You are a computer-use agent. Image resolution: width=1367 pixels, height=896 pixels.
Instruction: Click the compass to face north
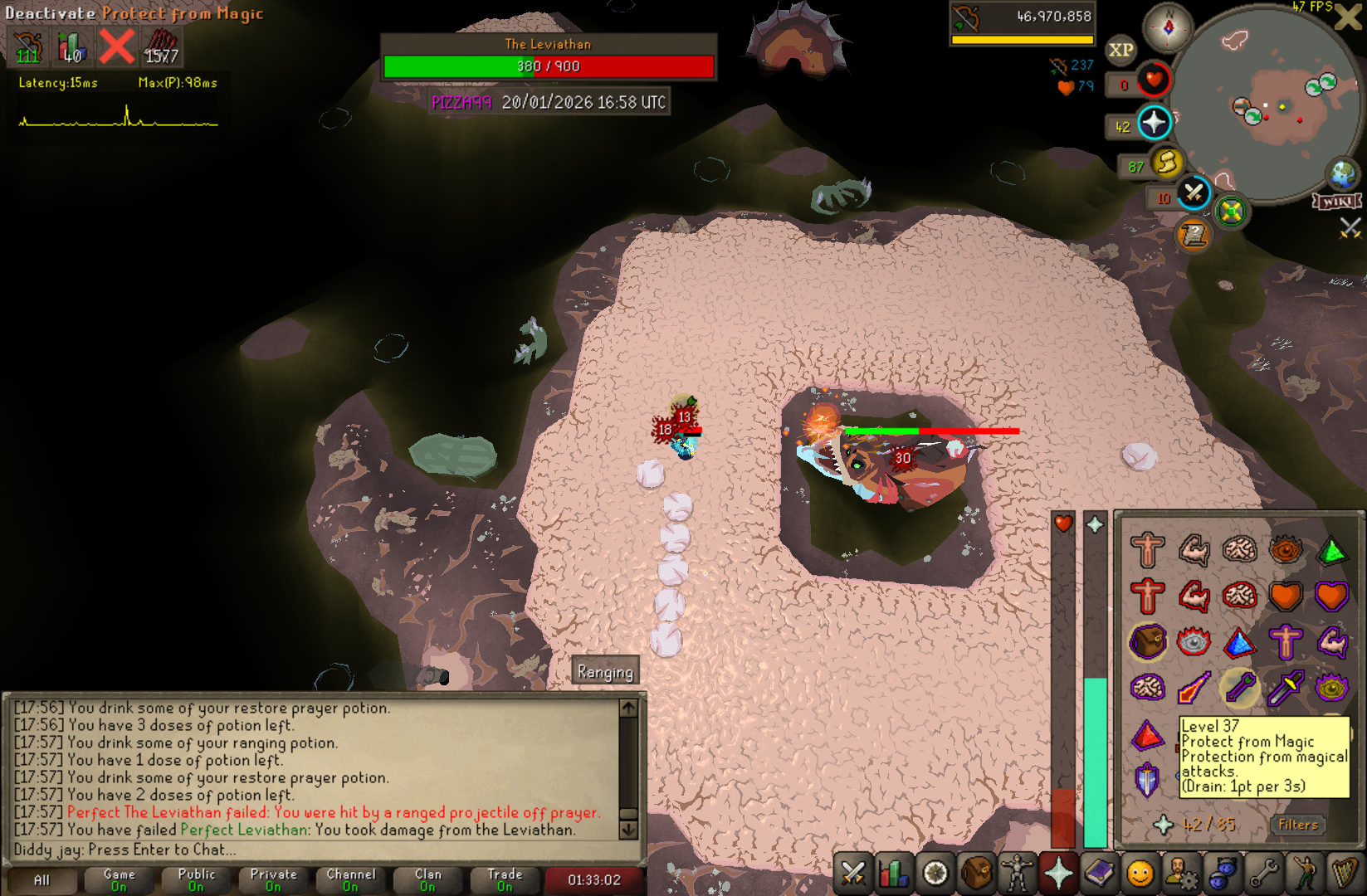click(1168, 27)
